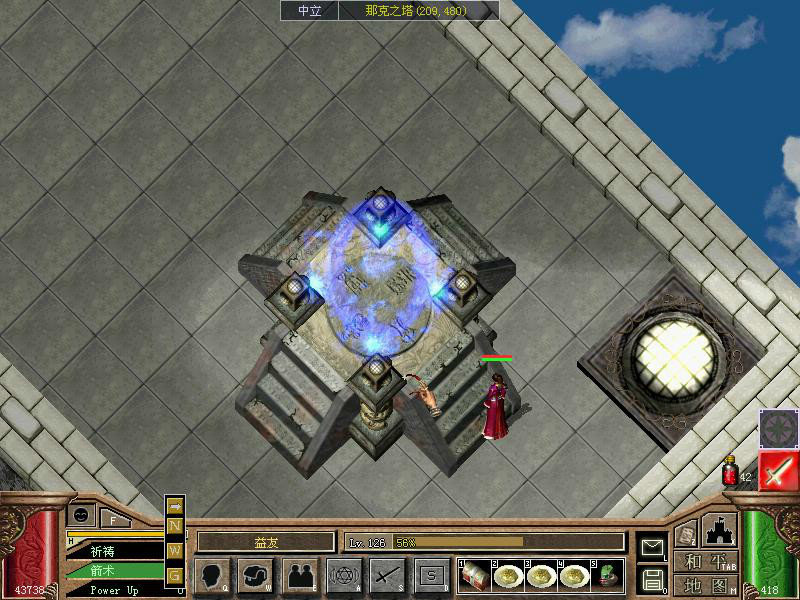Open the character head profile icon

[x=212, y=575]
